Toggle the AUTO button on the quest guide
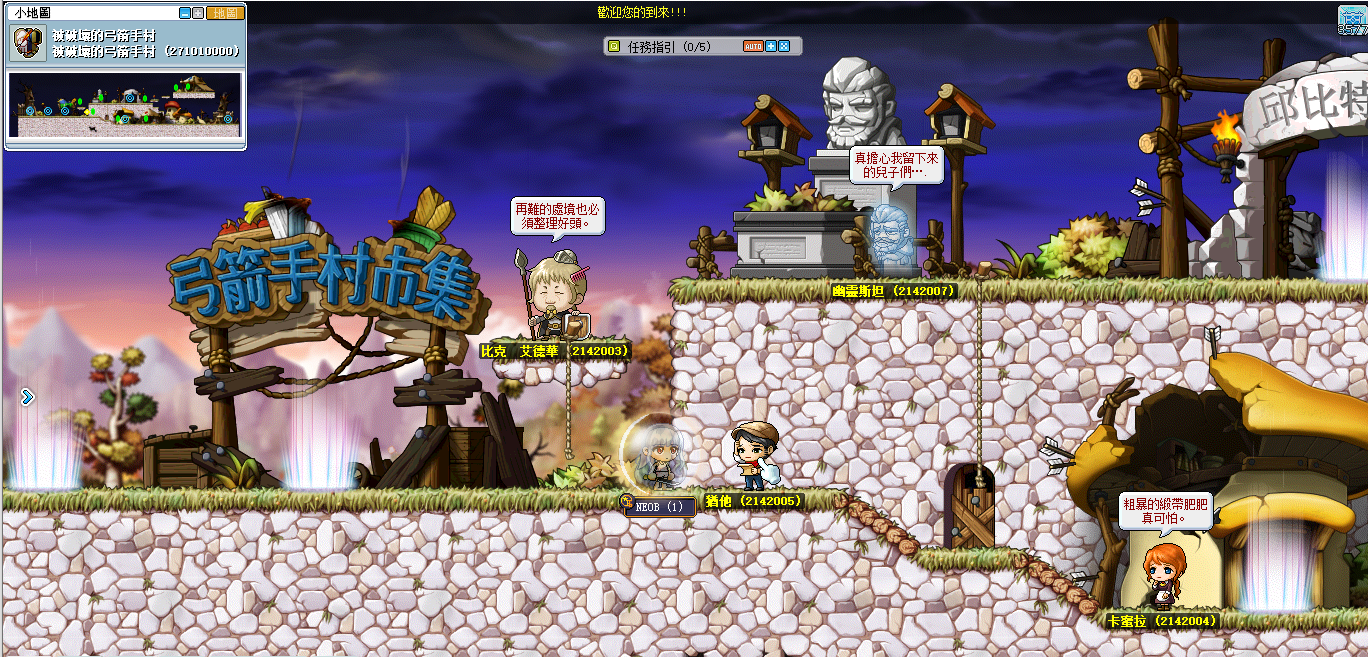 tap(753, 46)
